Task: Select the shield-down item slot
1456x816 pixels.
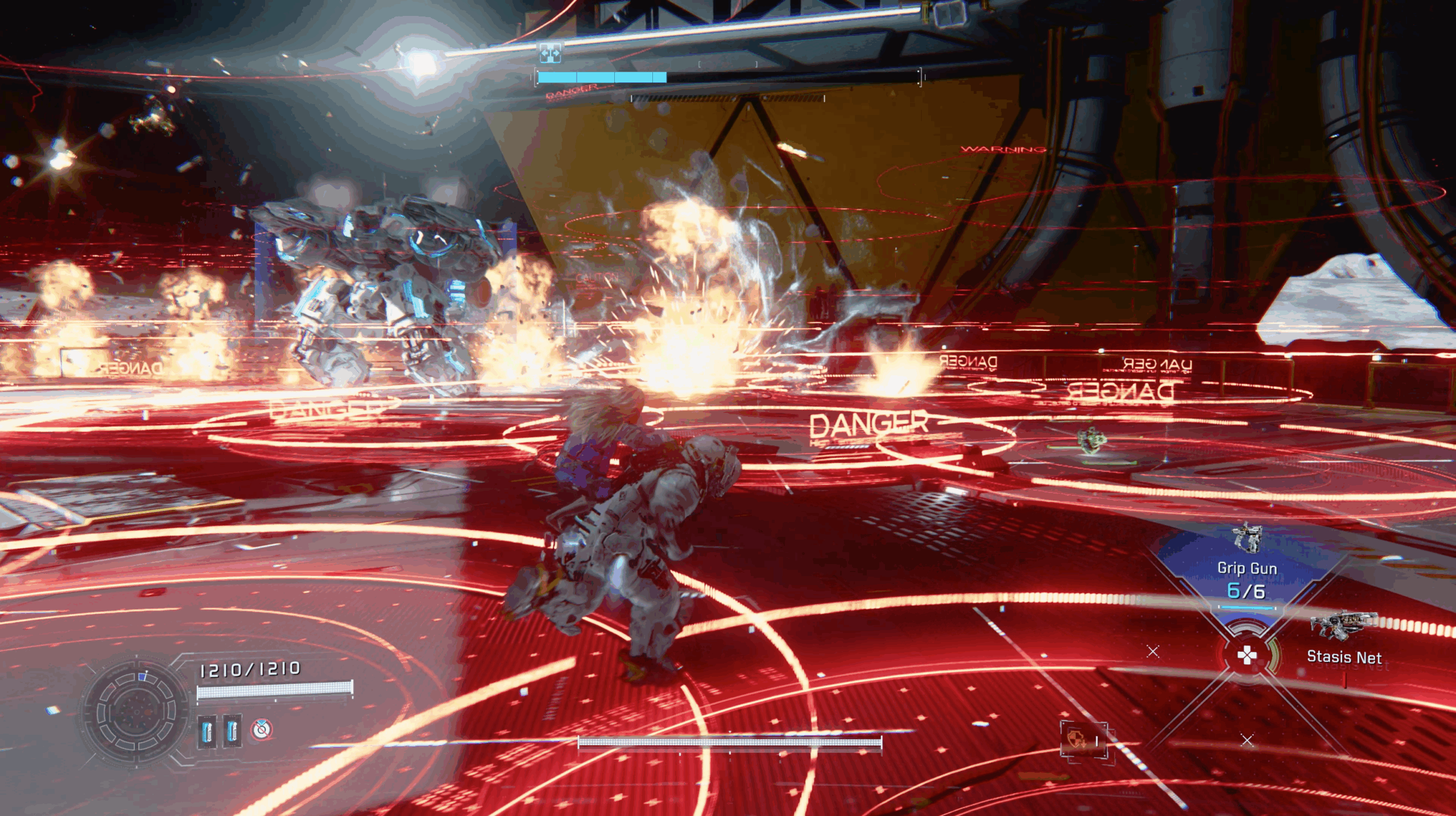Action: 1083,739
